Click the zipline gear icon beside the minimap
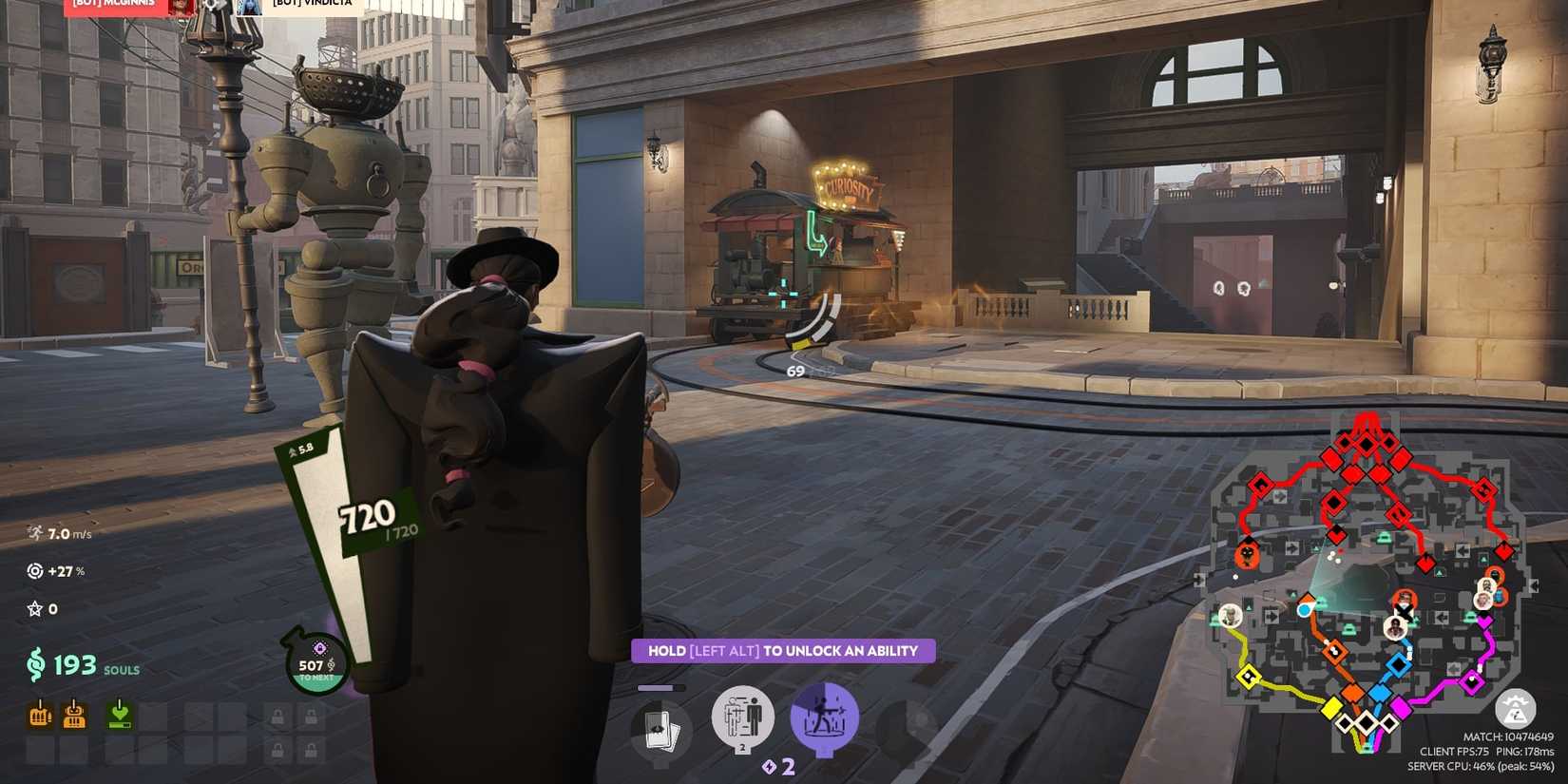The height and width of the screenshot is (784, 1568). pyautogui.click(x=1518, y=710)
